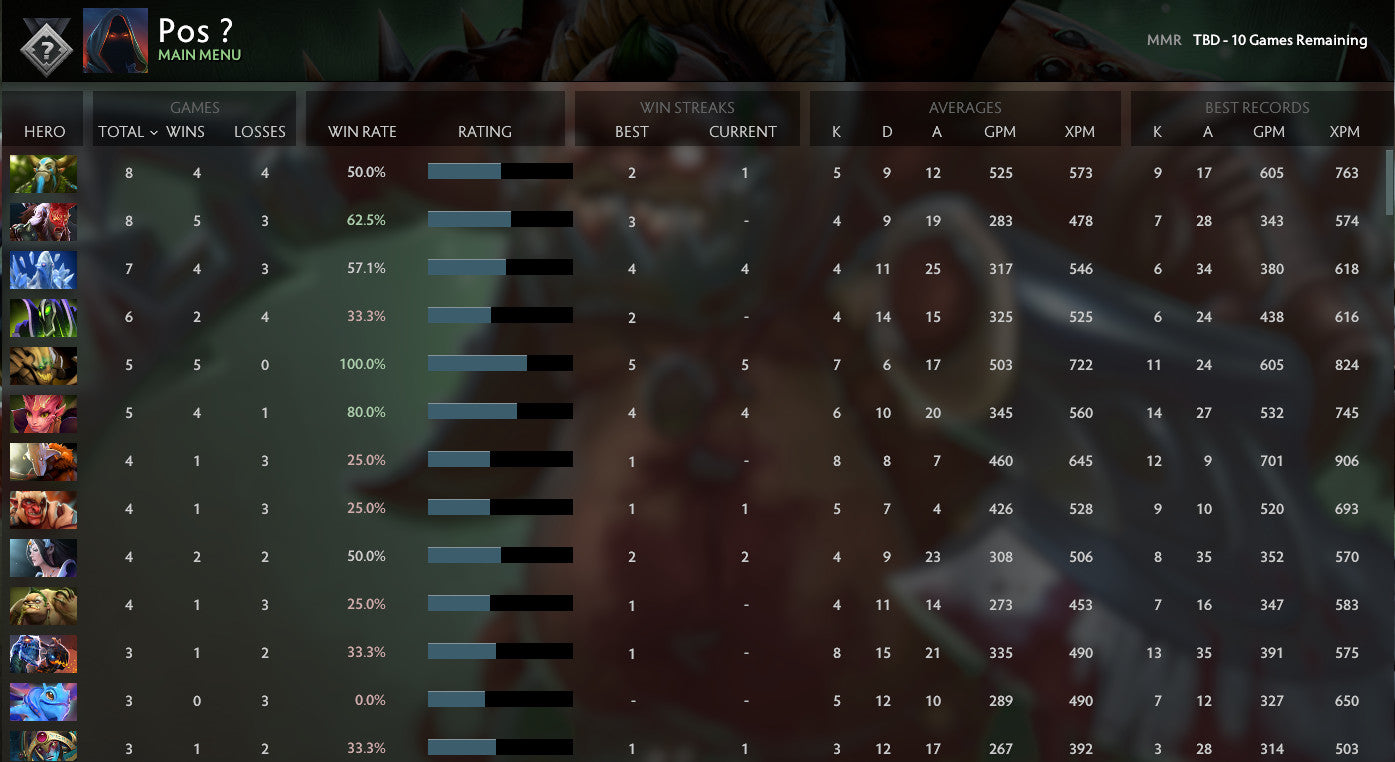This screenshot has height=762, width=1395.
Task: Select the Puck hero icon
Action: tap(43, 700)
